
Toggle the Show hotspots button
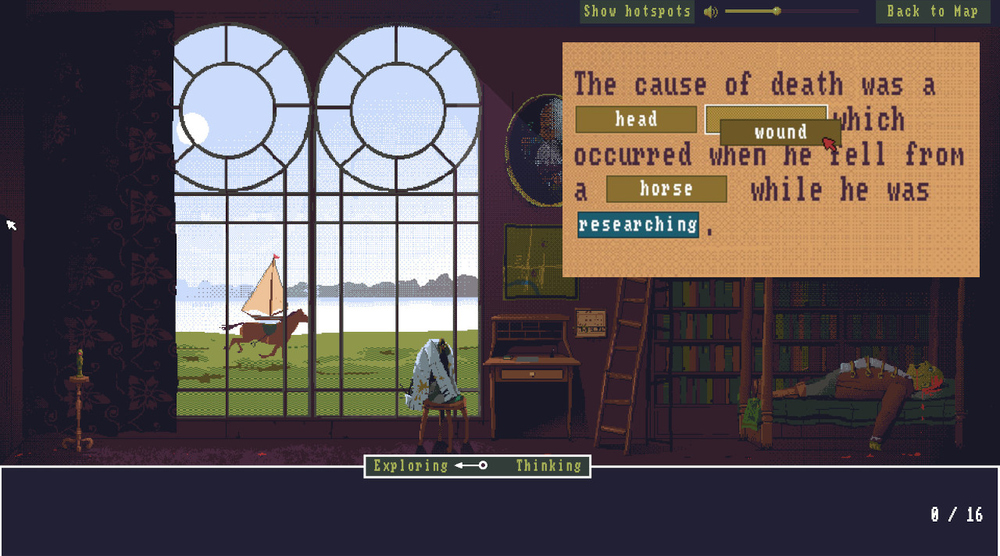pyautogui.click(x=637, y=11)
